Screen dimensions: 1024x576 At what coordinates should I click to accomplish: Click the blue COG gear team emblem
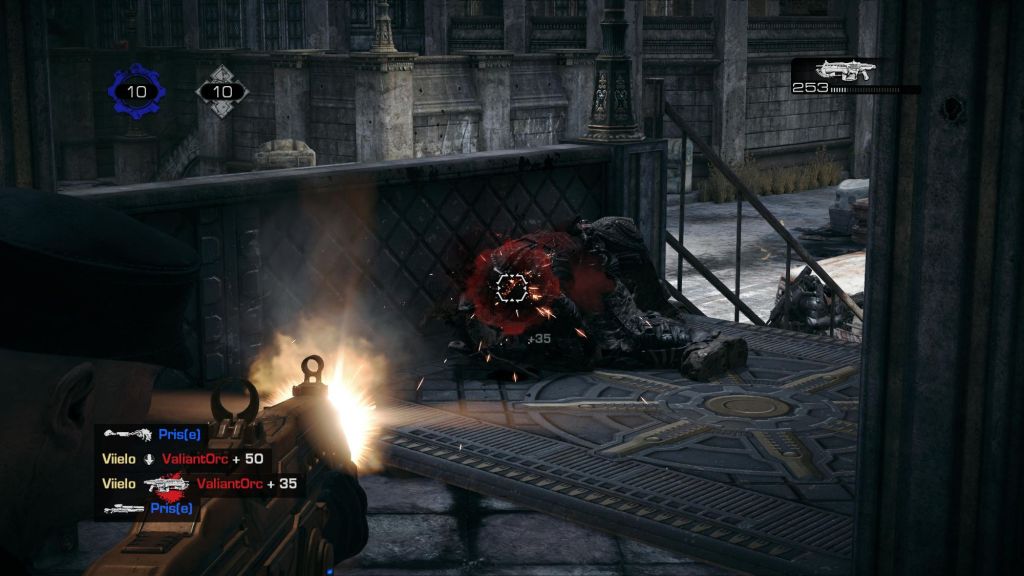[136, 92]
